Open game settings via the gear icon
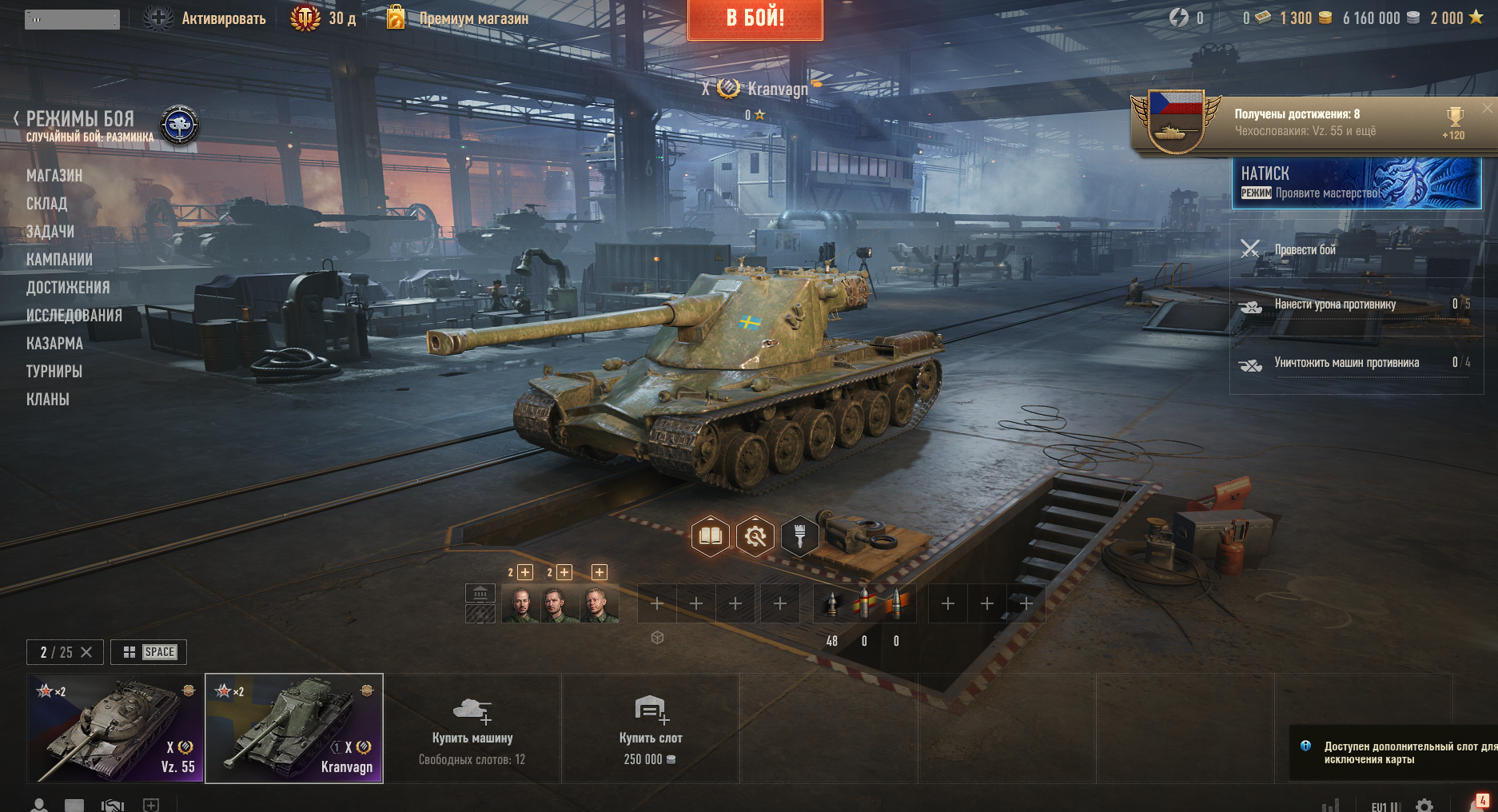Image resolution: width=1498 pixels, height=812 pixels. tap(1424, 806)
